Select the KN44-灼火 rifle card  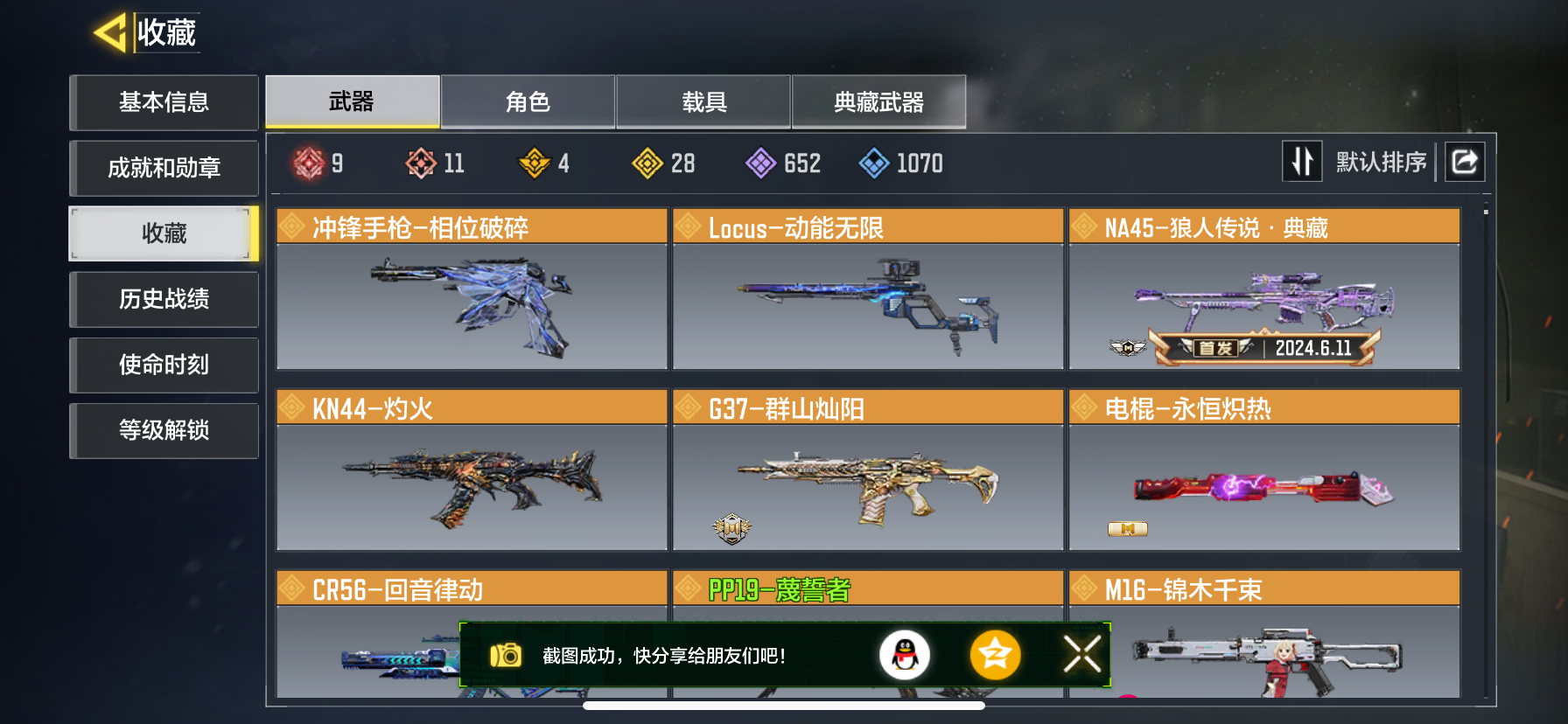pyautogui.click(x=472, y=470)
